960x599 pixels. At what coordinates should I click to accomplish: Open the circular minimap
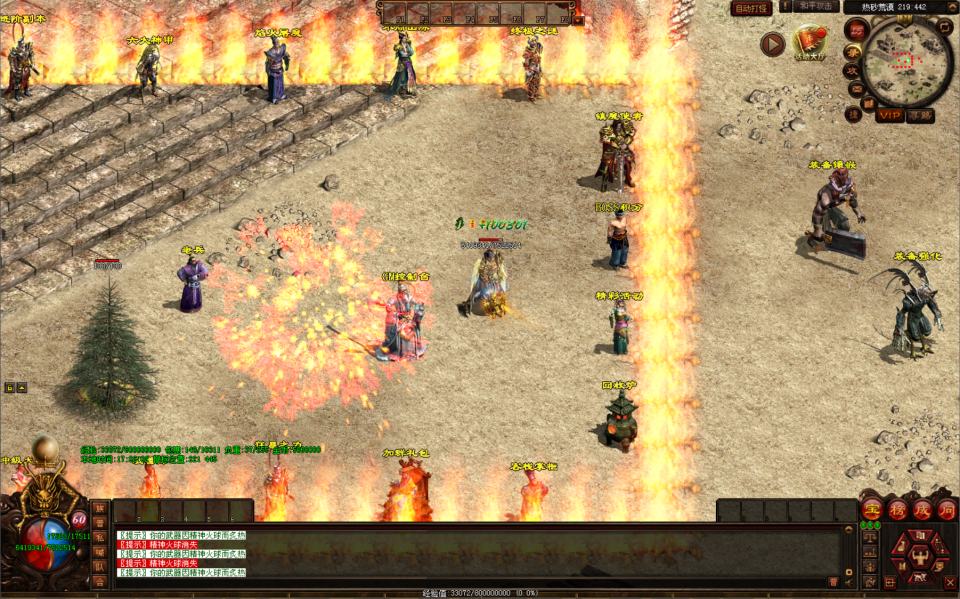[907, 62]
